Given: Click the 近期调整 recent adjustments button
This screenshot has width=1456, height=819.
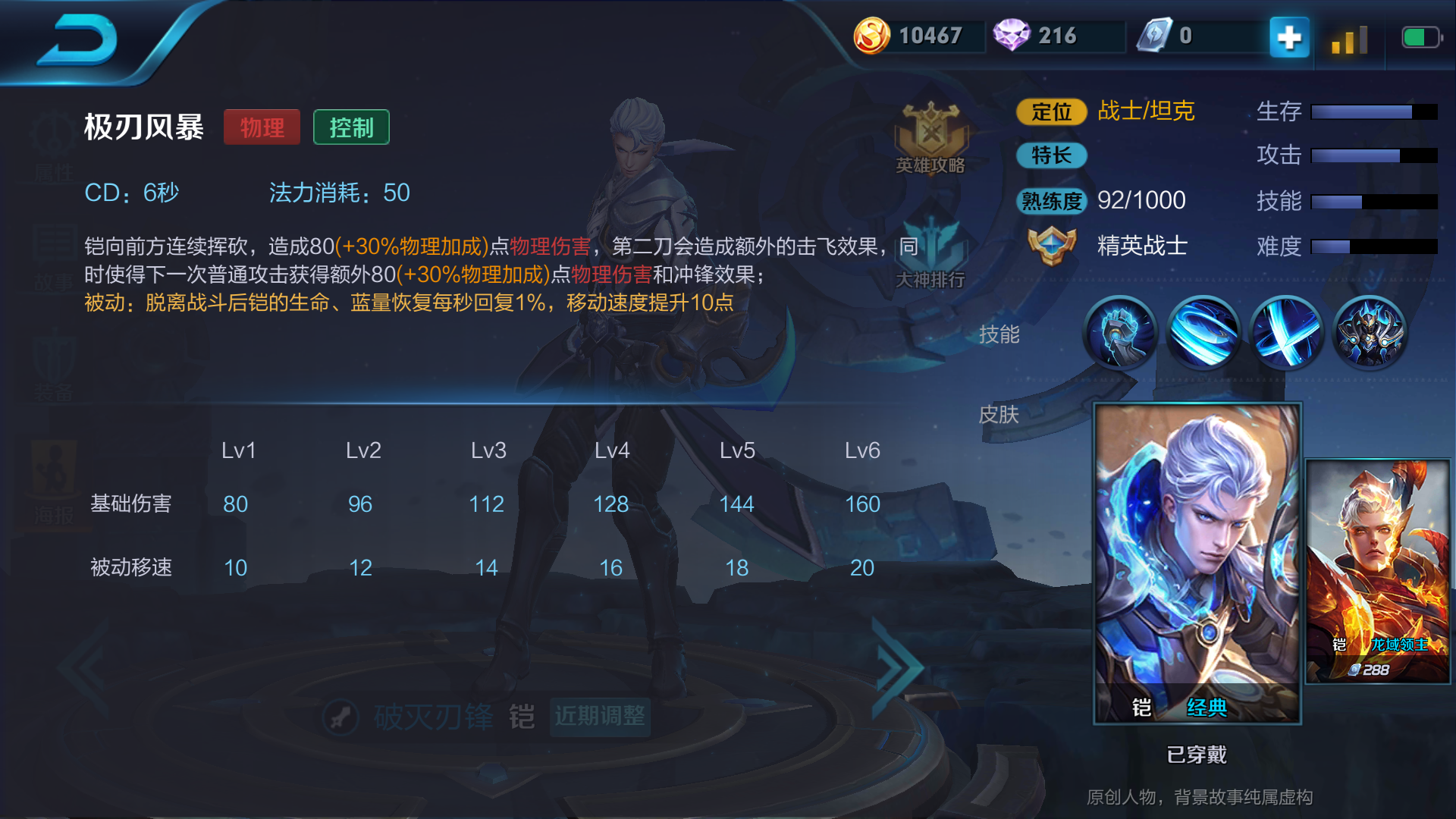Looking at the screenshot, I should 600,716.
